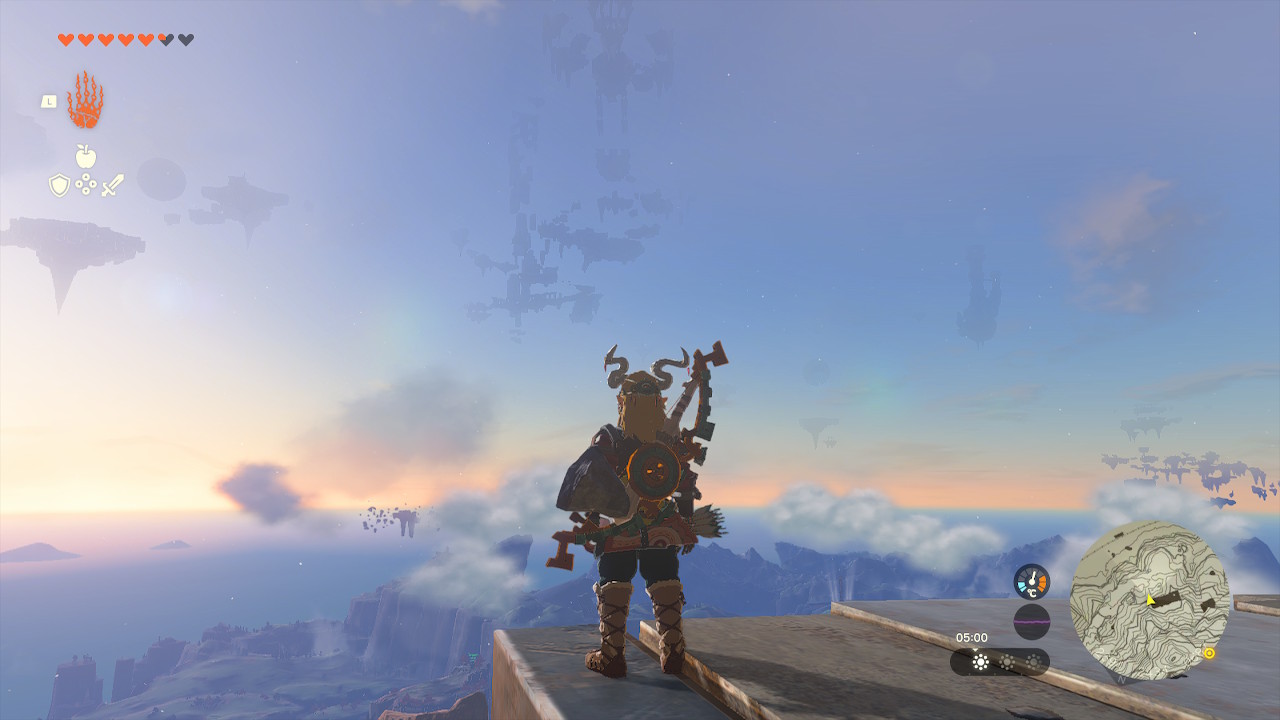
Task: Click the 05:00 time display
Action: (x=972, y=637)
